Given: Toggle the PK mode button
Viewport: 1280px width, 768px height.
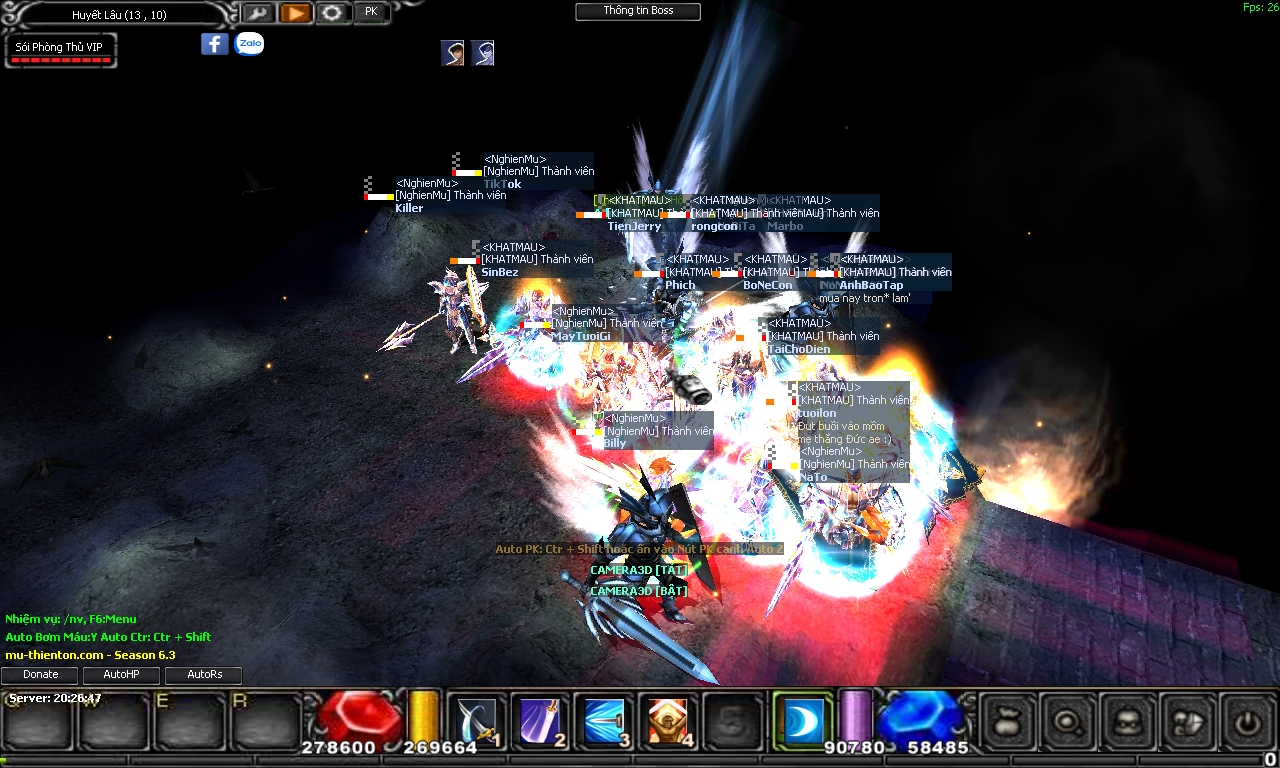Looking at the screenshot, I should [x=371, y=13].
